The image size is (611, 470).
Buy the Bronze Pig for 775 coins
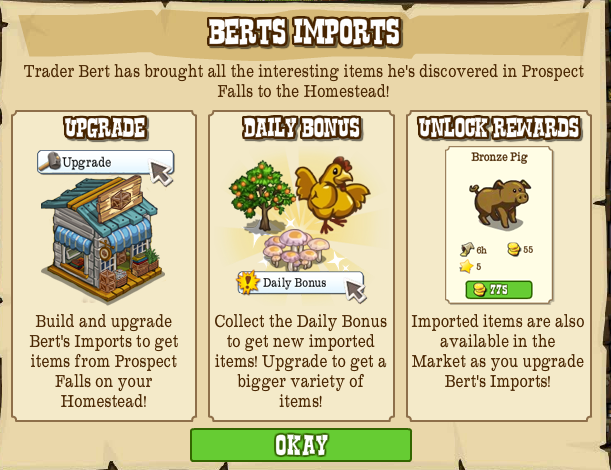coord(498,290)
